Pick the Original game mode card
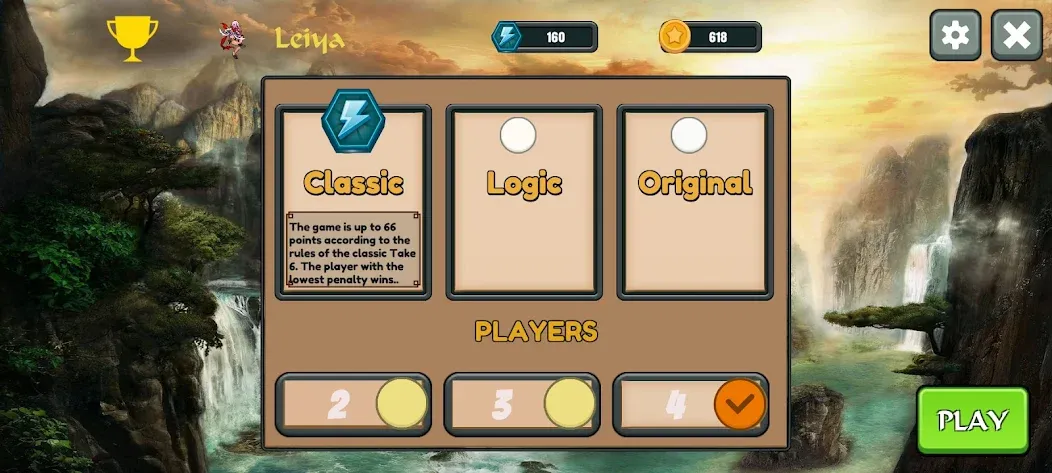Viewport: 1052px width, 473px height. (x=694, y=200)
